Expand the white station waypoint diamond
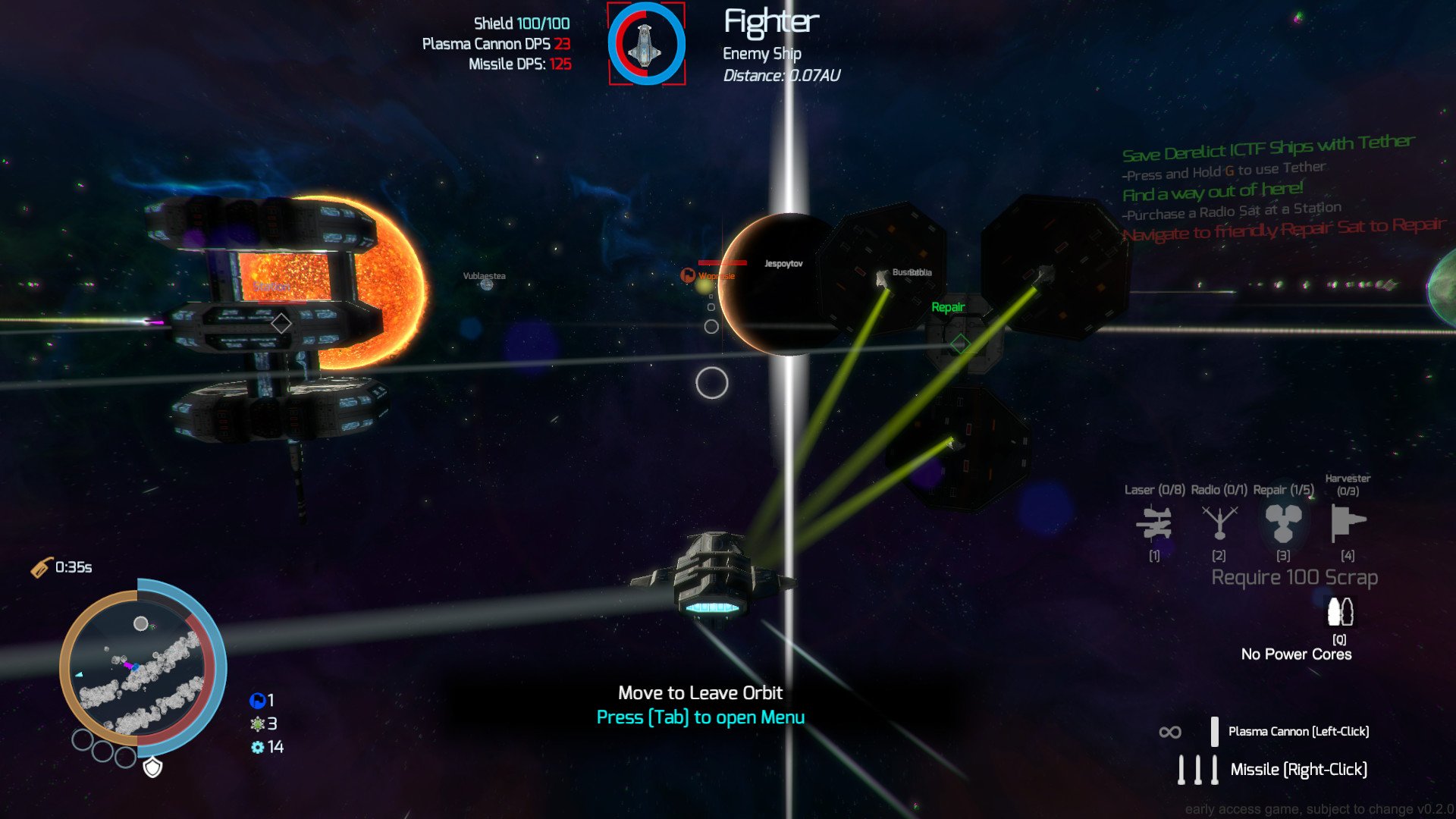Image resolution: width=1456 pixels, height=819 pixels. (x=281, y=322)
